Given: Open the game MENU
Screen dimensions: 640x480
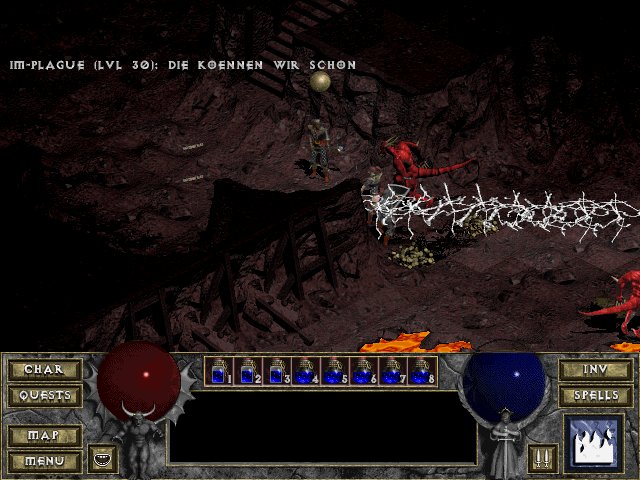Looking at the screenshot, I should (44, 461).
